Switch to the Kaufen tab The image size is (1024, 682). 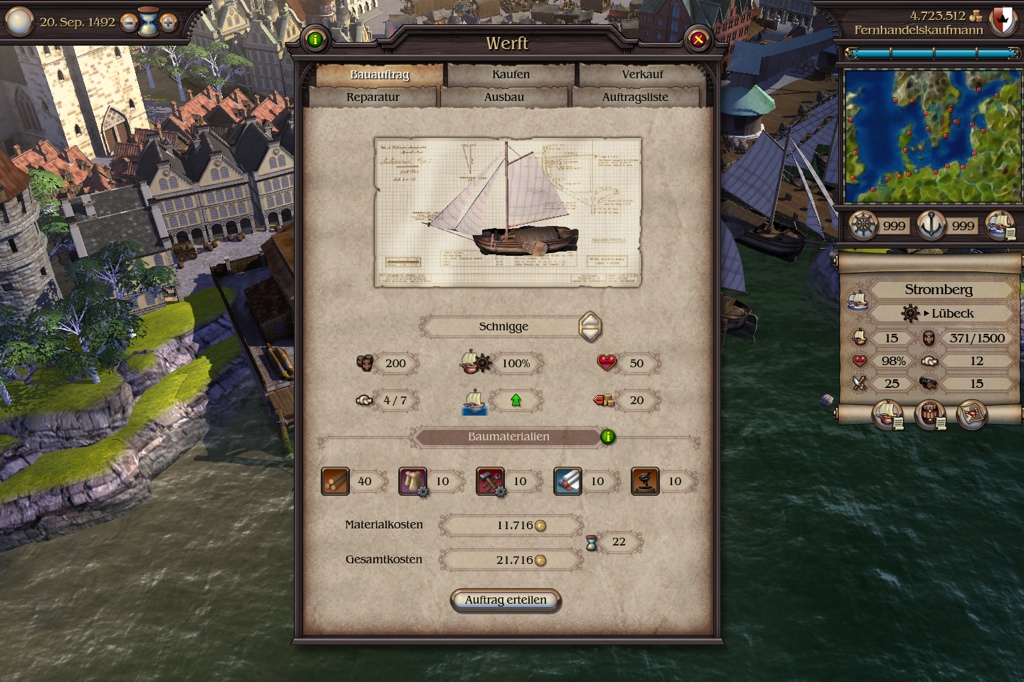(511, 74)
